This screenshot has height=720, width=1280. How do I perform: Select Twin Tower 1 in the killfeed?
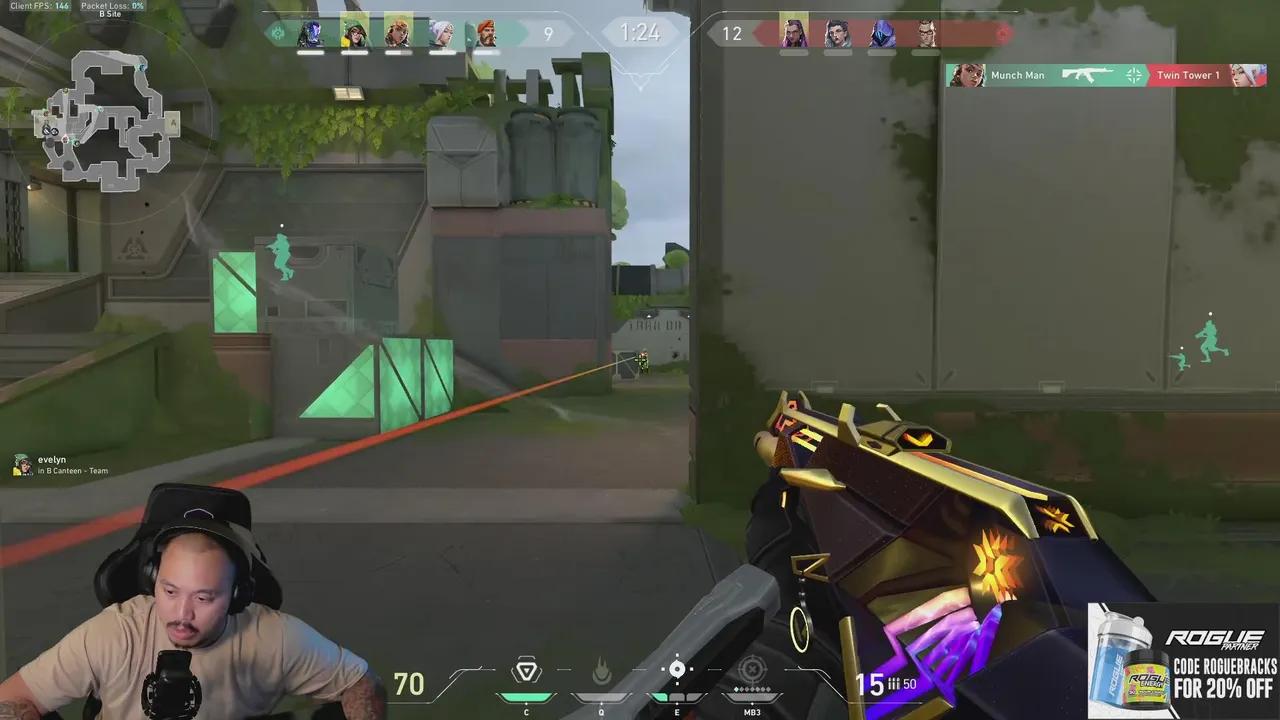(1188, 75)
